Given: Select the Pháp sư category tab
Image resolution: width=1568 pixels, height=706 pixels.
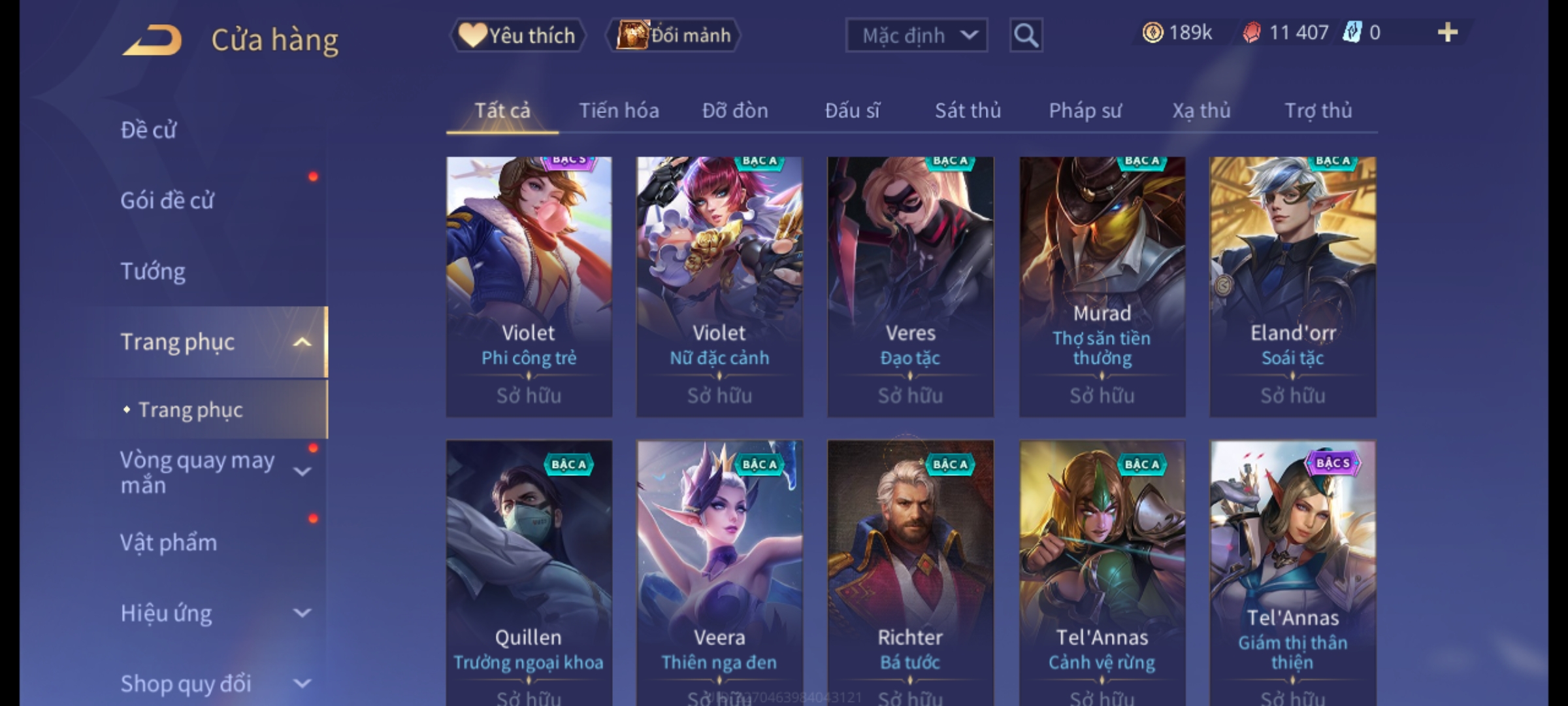Looking at the screenshot, I should pos(1085,111).
